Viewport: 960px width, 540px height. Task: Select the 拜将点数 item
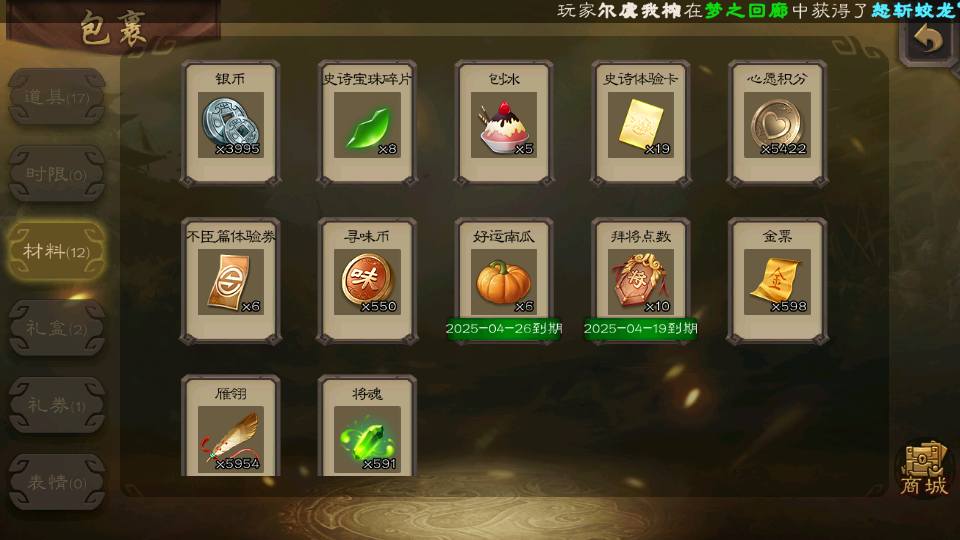[640, 281]
